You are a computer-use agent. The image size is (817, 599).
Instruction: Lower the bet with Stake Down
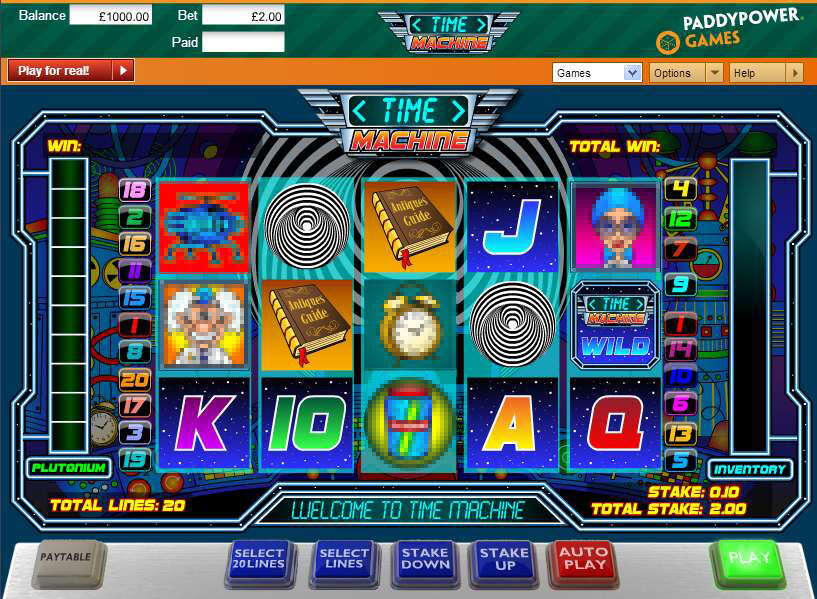(x=424, y=558)
